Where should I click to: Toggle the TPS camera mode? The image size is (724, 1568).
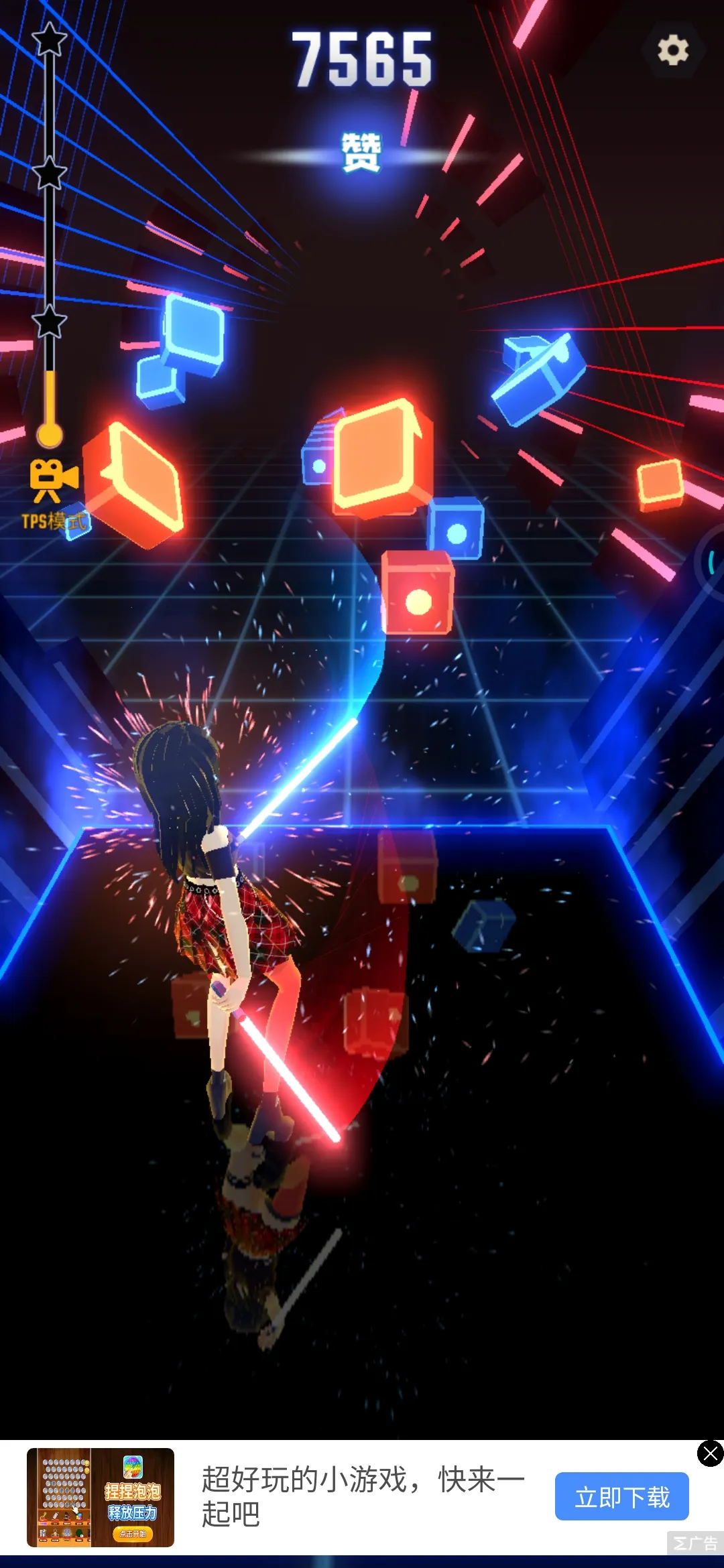pos(52,493)
